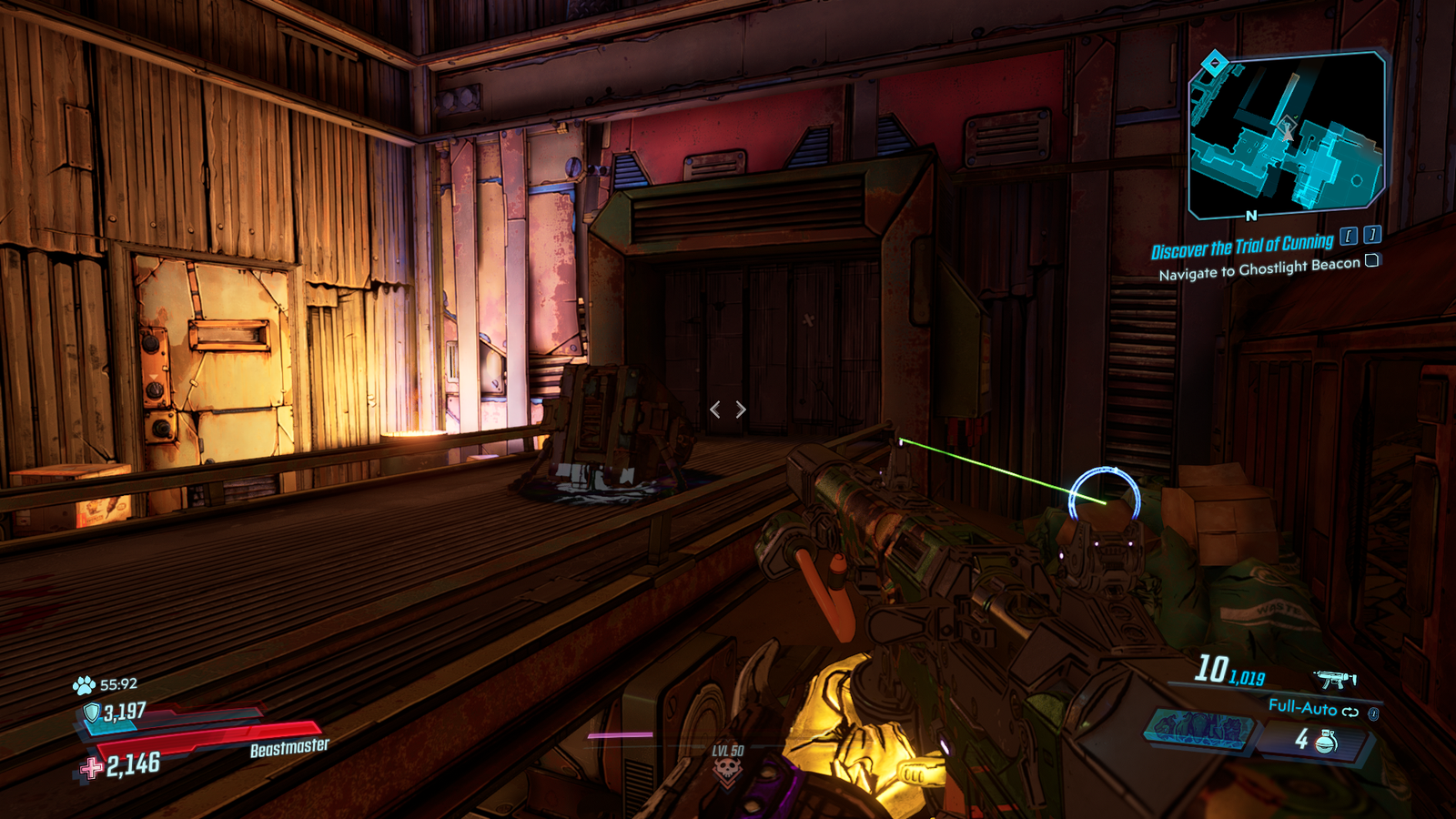Image resolution: width=1456 pixels, height=819 pixels.
Task: Click the G key prompt next to Full-Auto
Action: click(1373, 715)
